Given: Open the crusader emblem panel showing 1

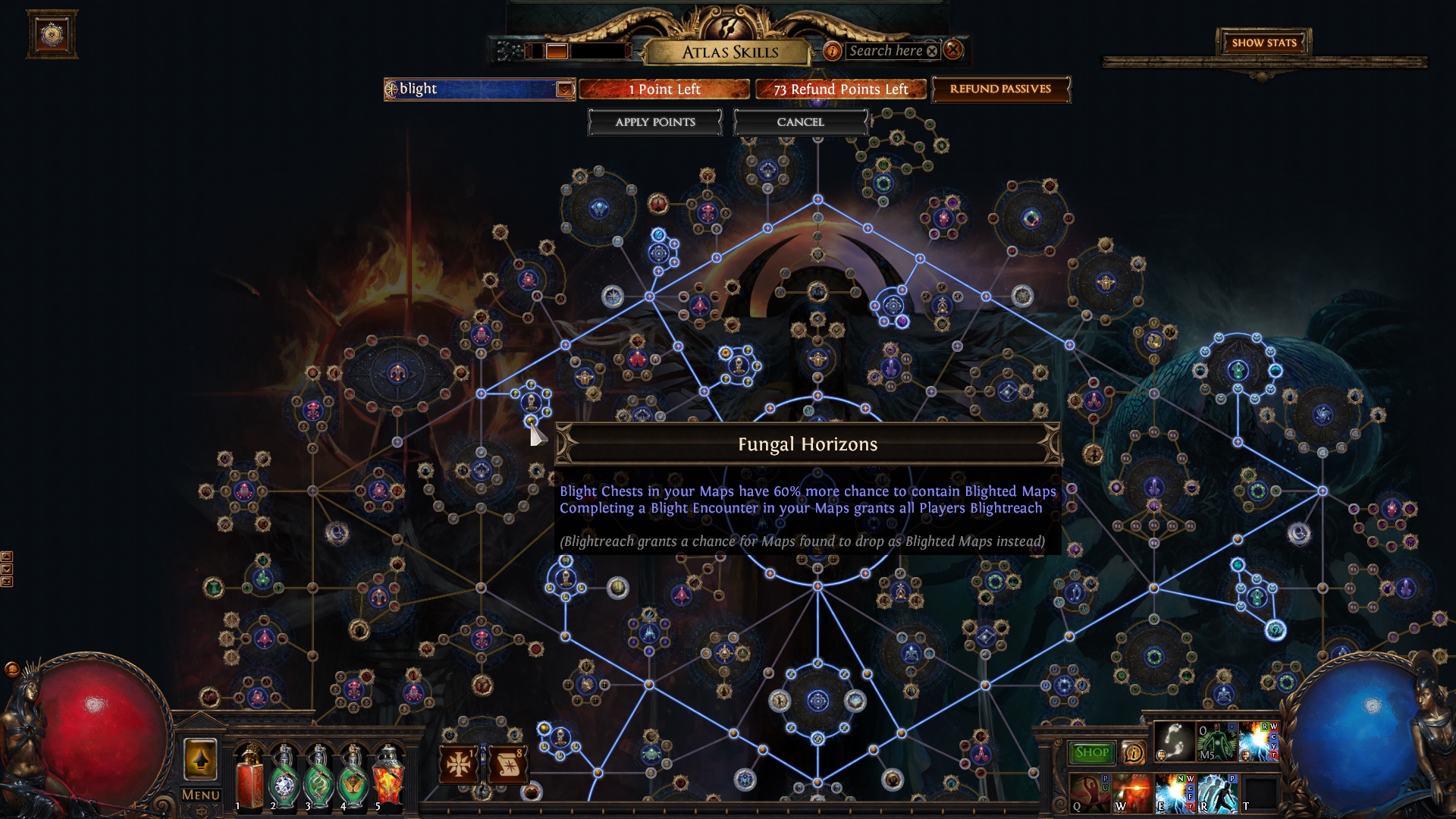Looking at the screenshot, I should (458, 764).
